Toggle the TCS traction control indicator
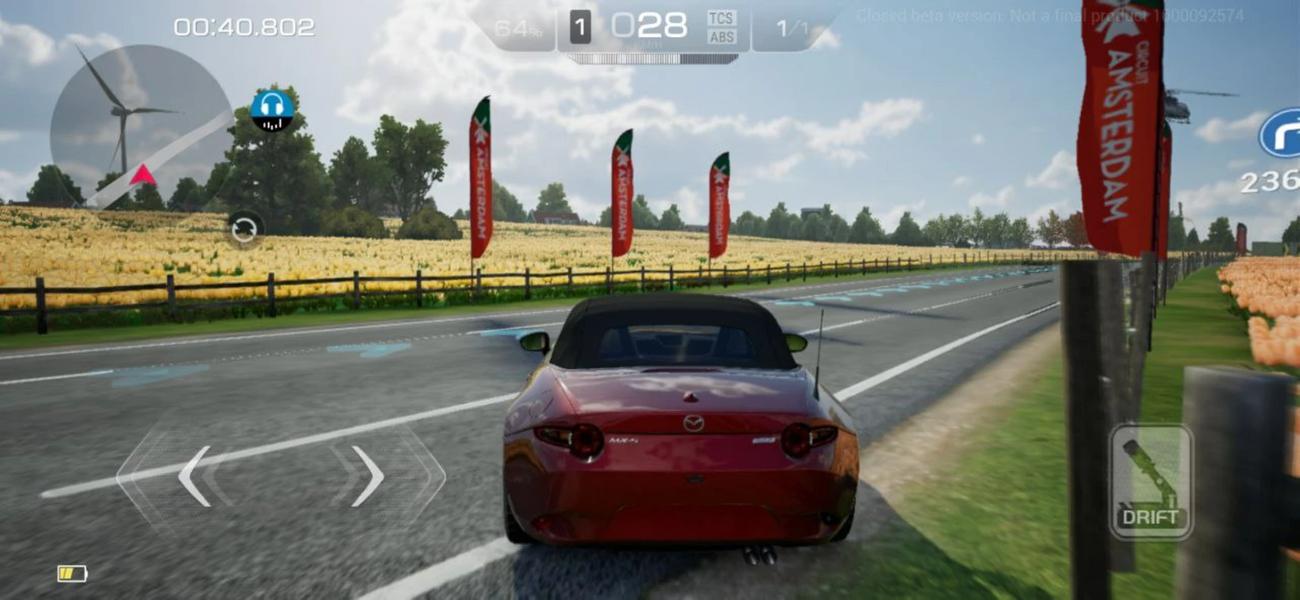 click(x=721, y=18)
